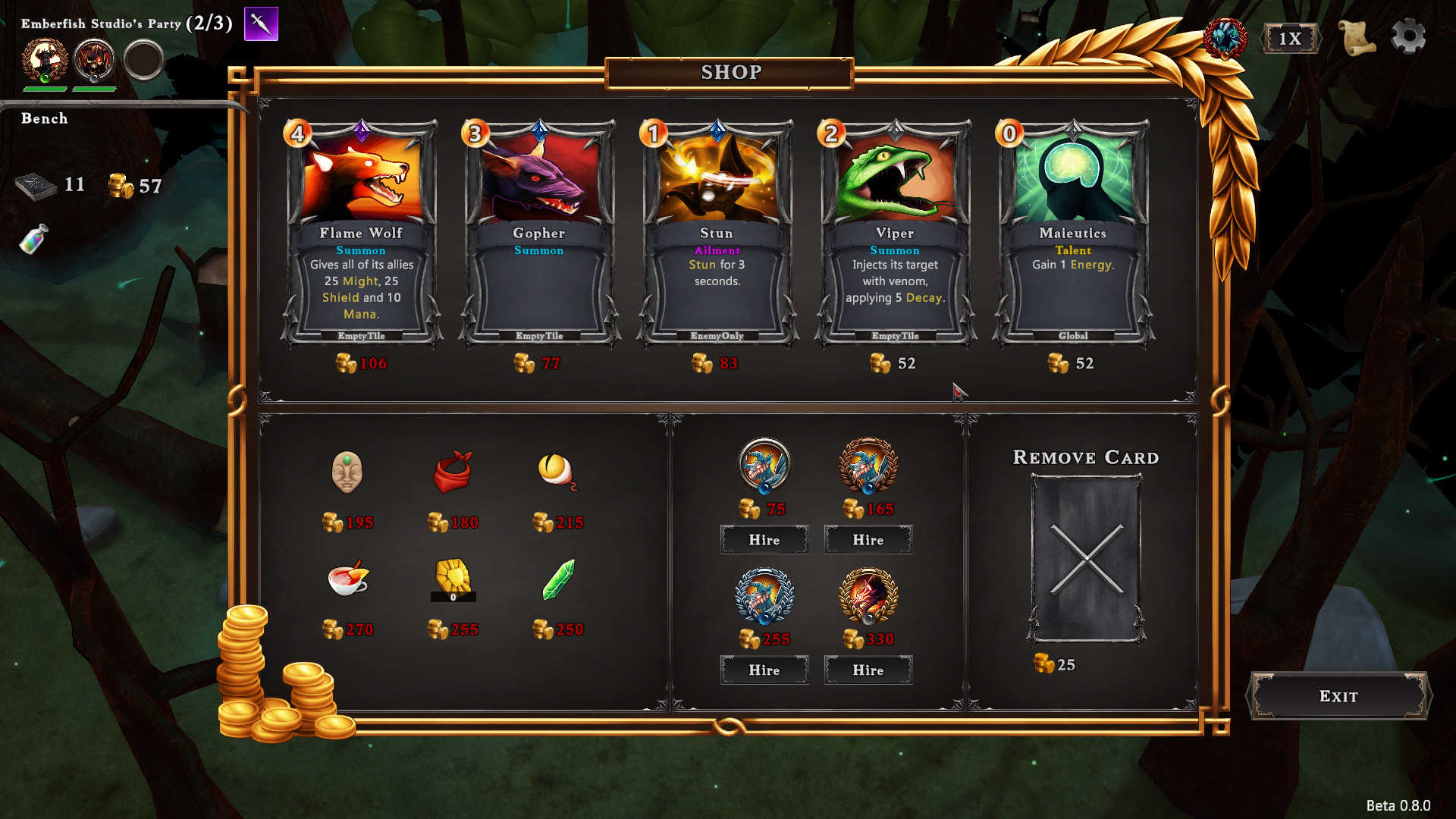
Task: Select the golden orb relic for 215
Action: (557, 472)
